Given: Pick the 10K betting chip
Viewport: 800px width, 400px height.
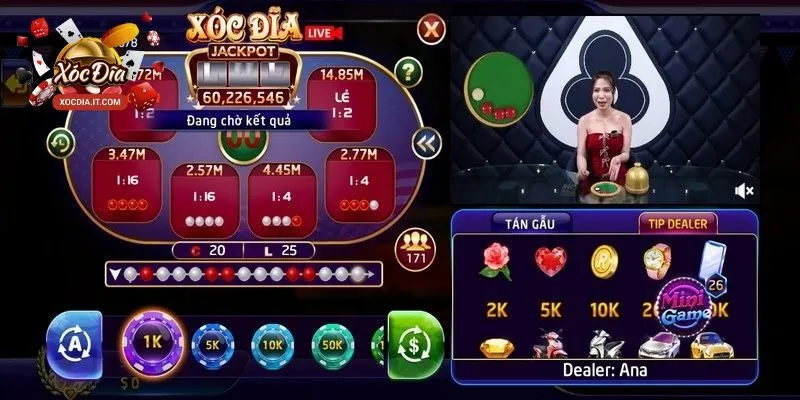Looking at the screenshot, I should click(272, 342).
